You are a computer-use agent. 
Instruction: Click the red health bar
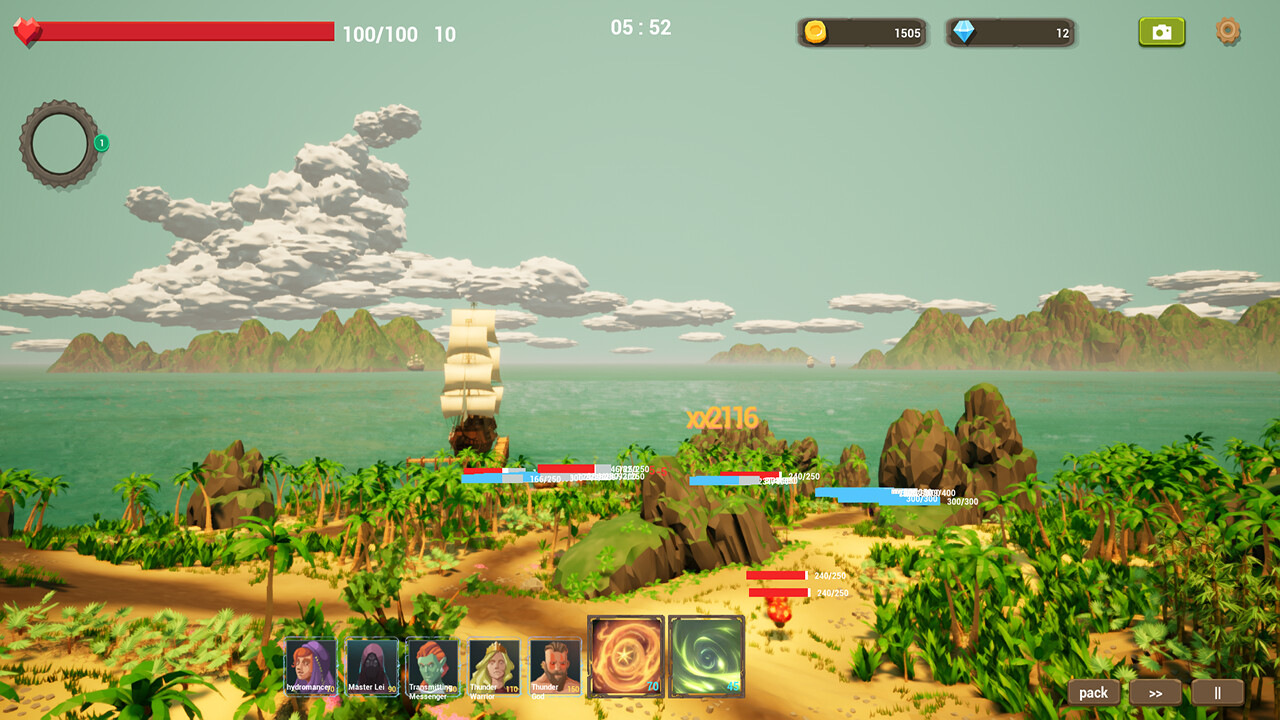coord(190,32)
